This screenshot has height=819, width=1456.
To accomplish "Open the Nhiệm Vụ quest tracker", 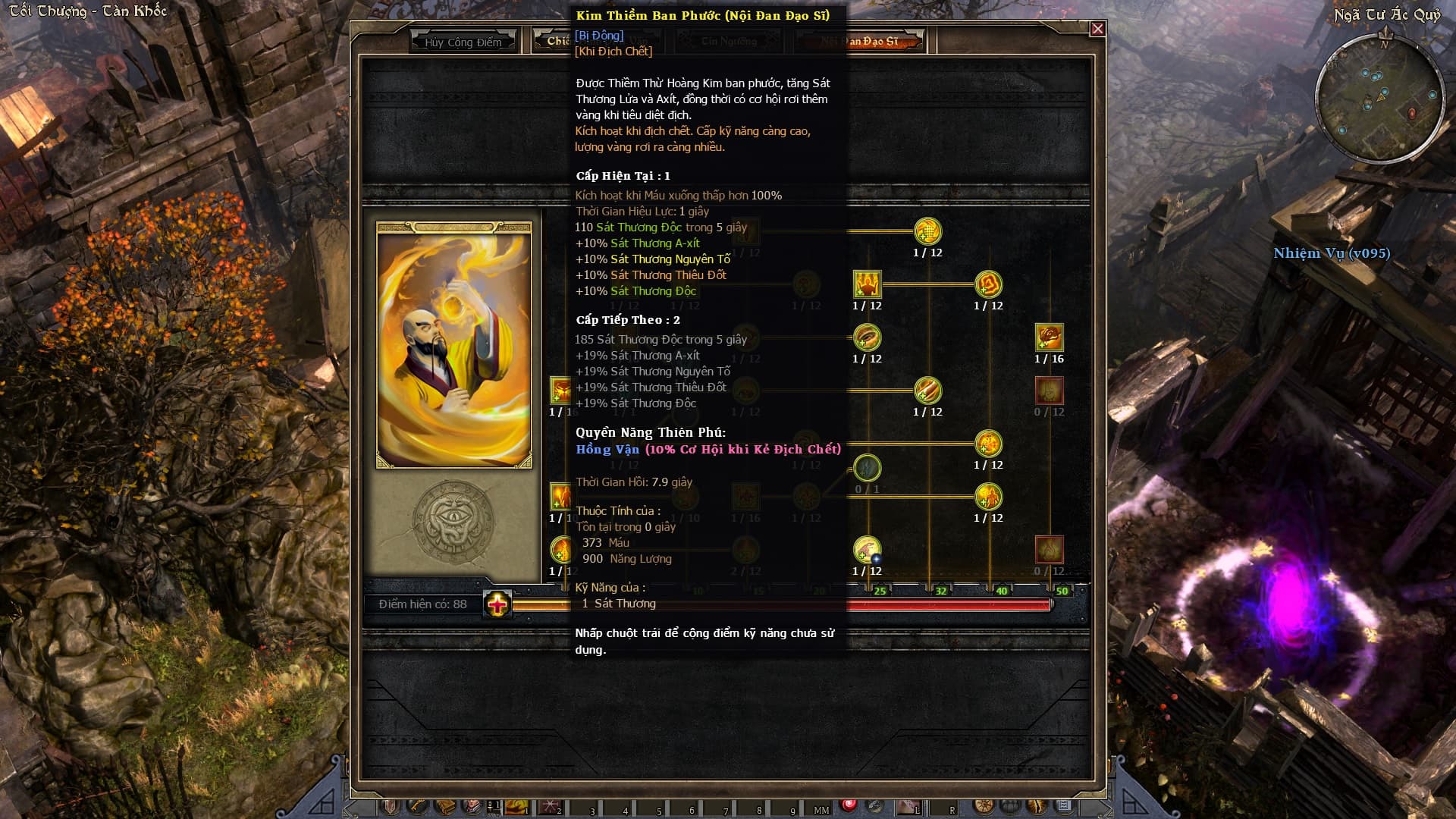I will (1332, 253).
